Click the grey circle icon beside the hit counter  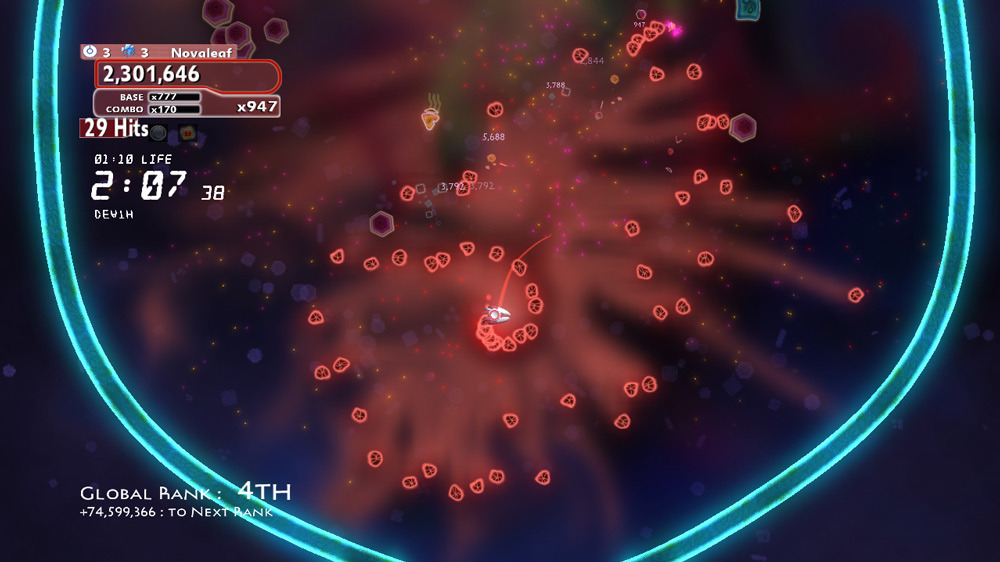(158, 131)
